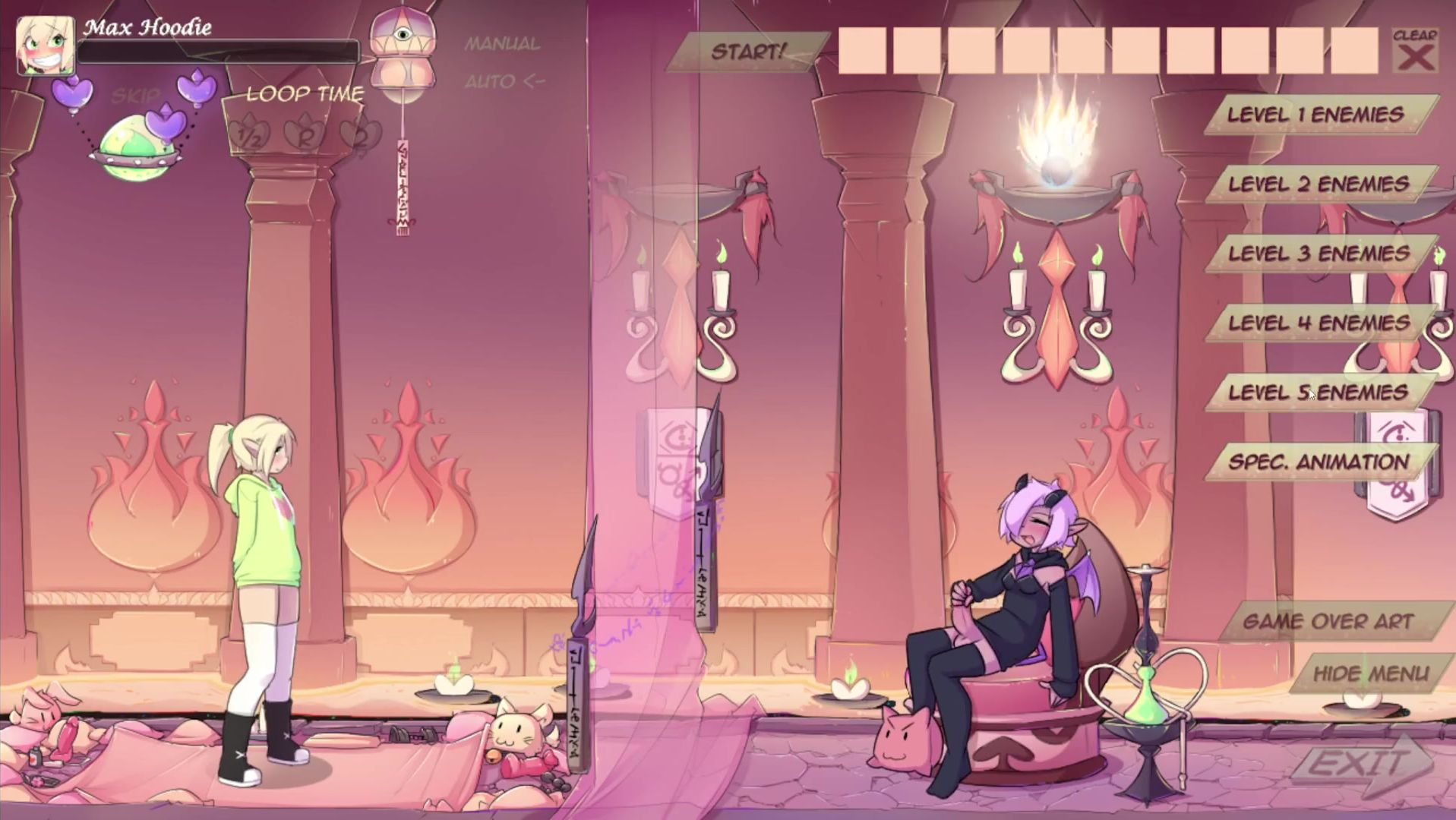Viewport: 1456px width, 820px height.
Task: Select Auto mode
Action: pos(504,80)
